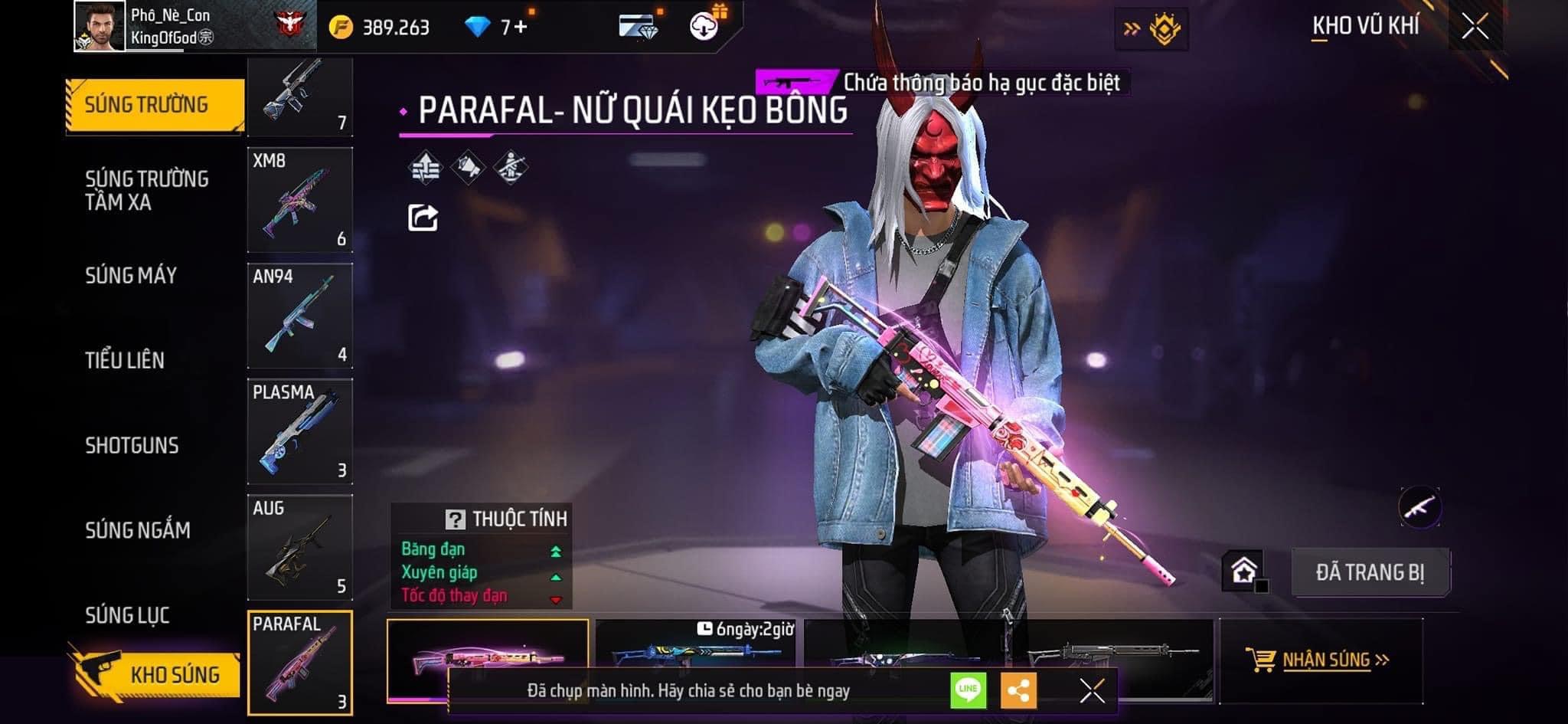The width and height of the screenshot is (1568, 724).
Task: Click the ĐÃ TRANG BỊ equipped button
Action: 1370,572
